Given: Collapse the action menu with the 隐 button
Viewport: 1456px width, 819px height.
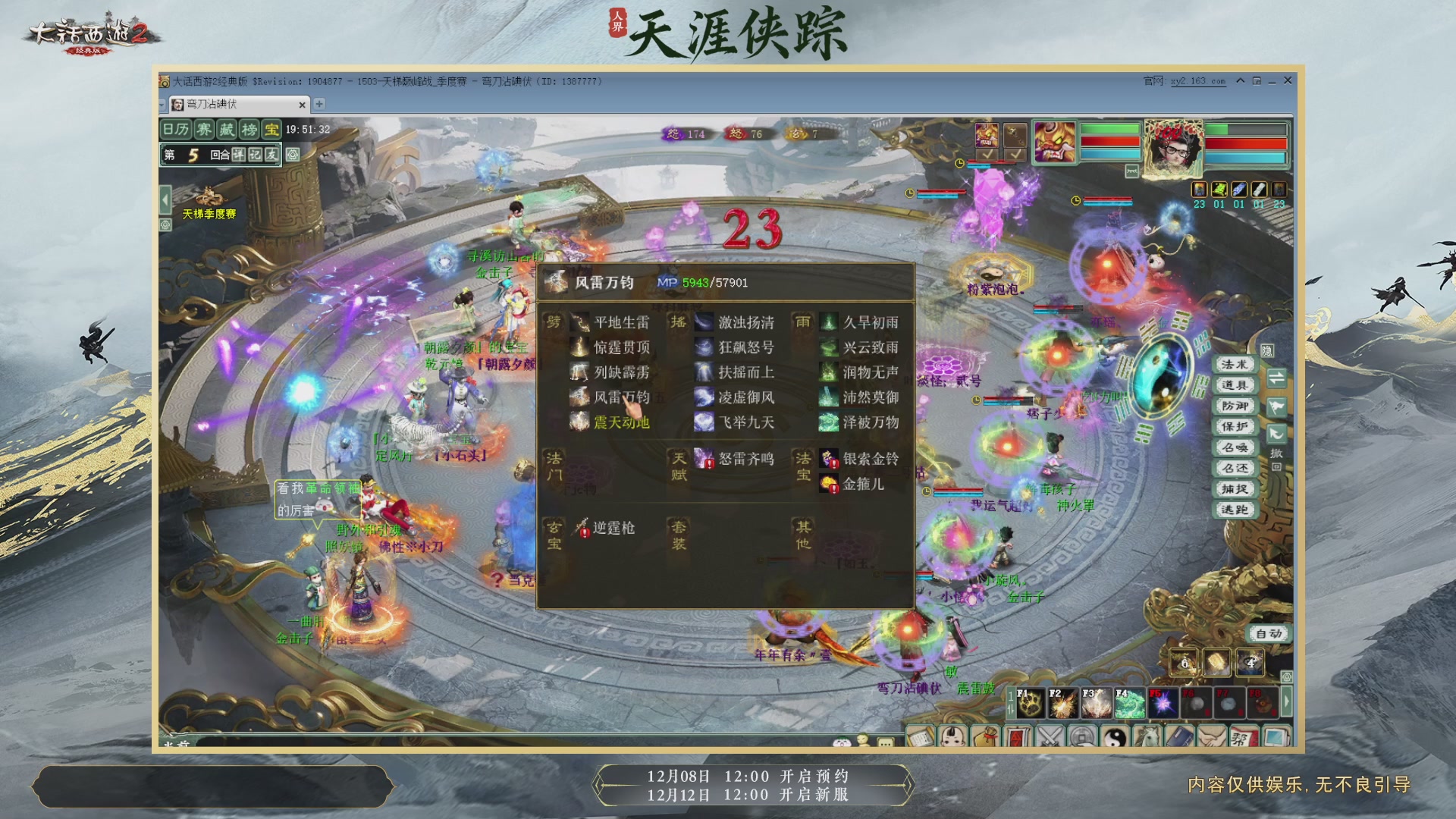Looking at the screenshot, I should (1268, 350).
